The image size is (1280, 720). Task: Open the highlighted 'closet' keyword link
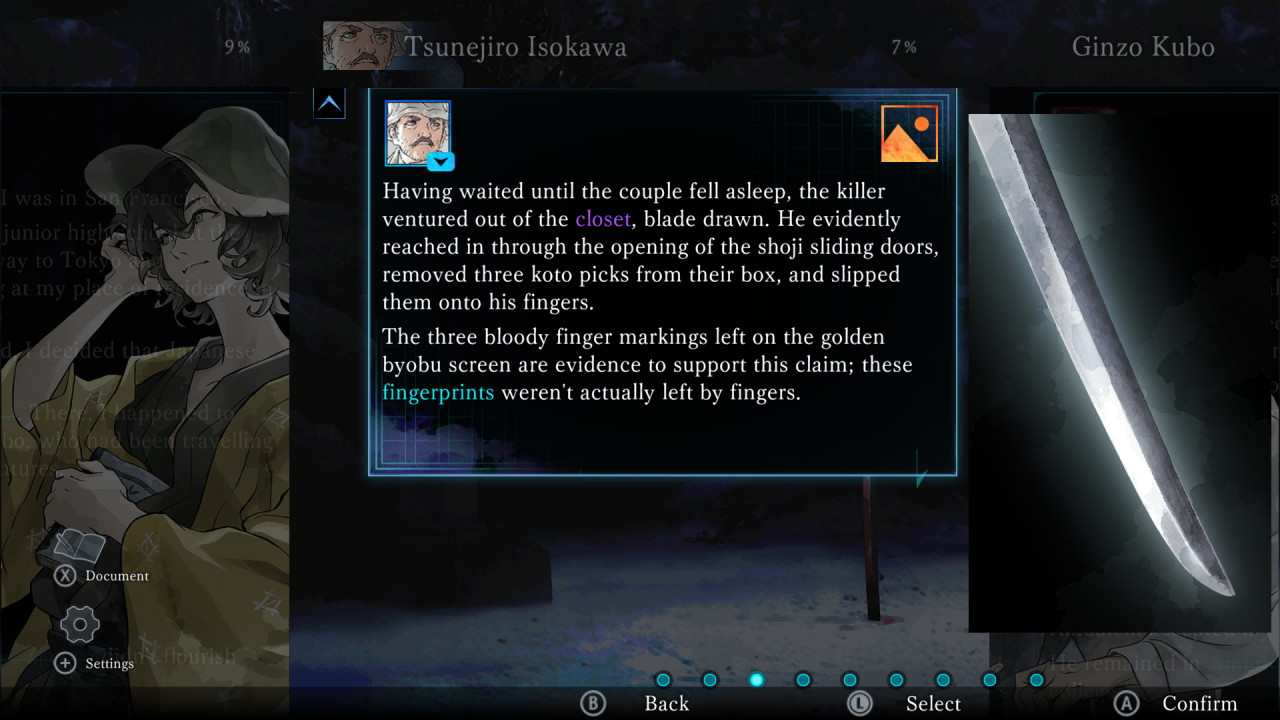point(601,219)
